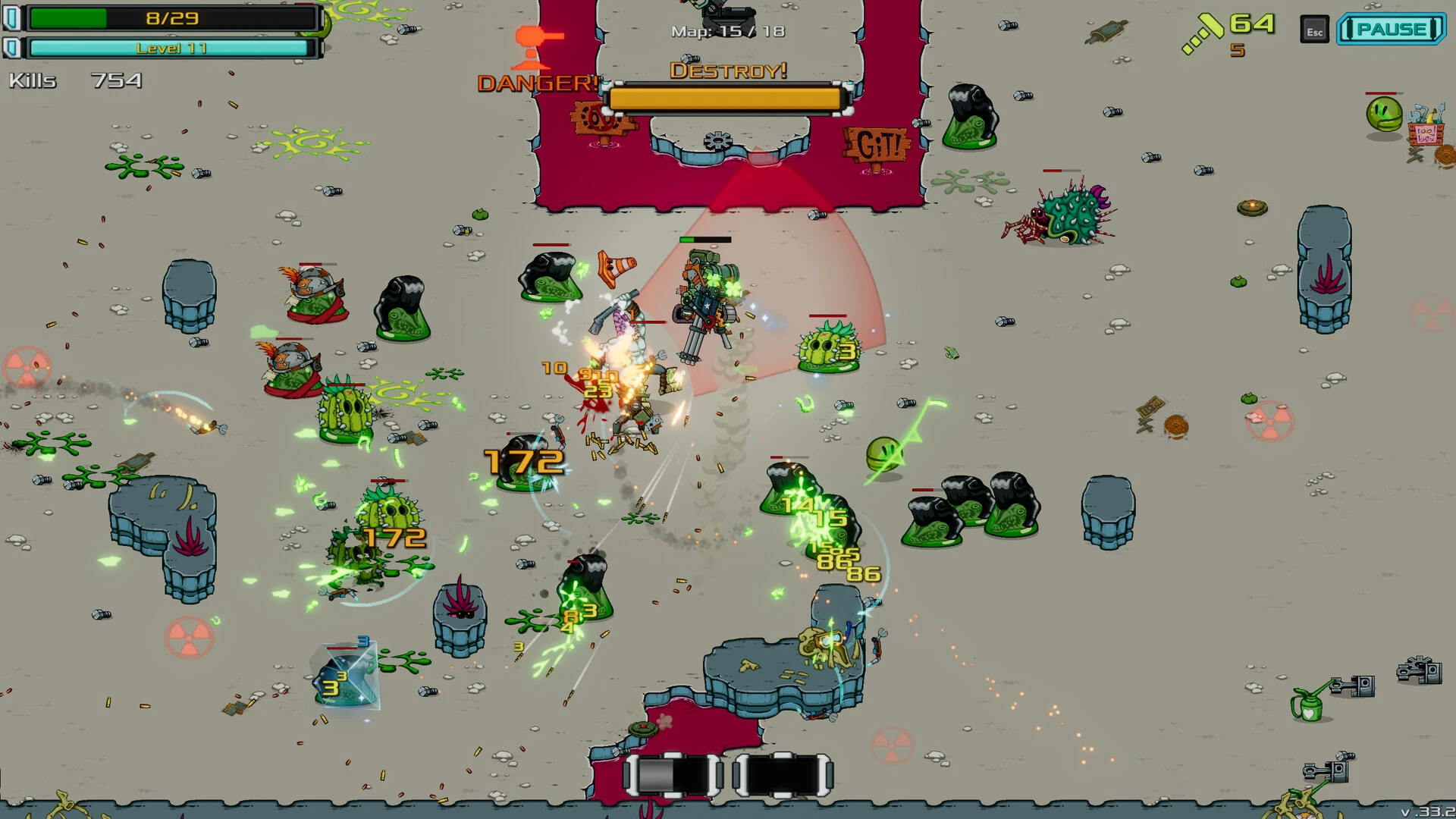The image size is (1456, 819).
Task: Click the orange DESTROY progress bar
Action: pos(726,98)
